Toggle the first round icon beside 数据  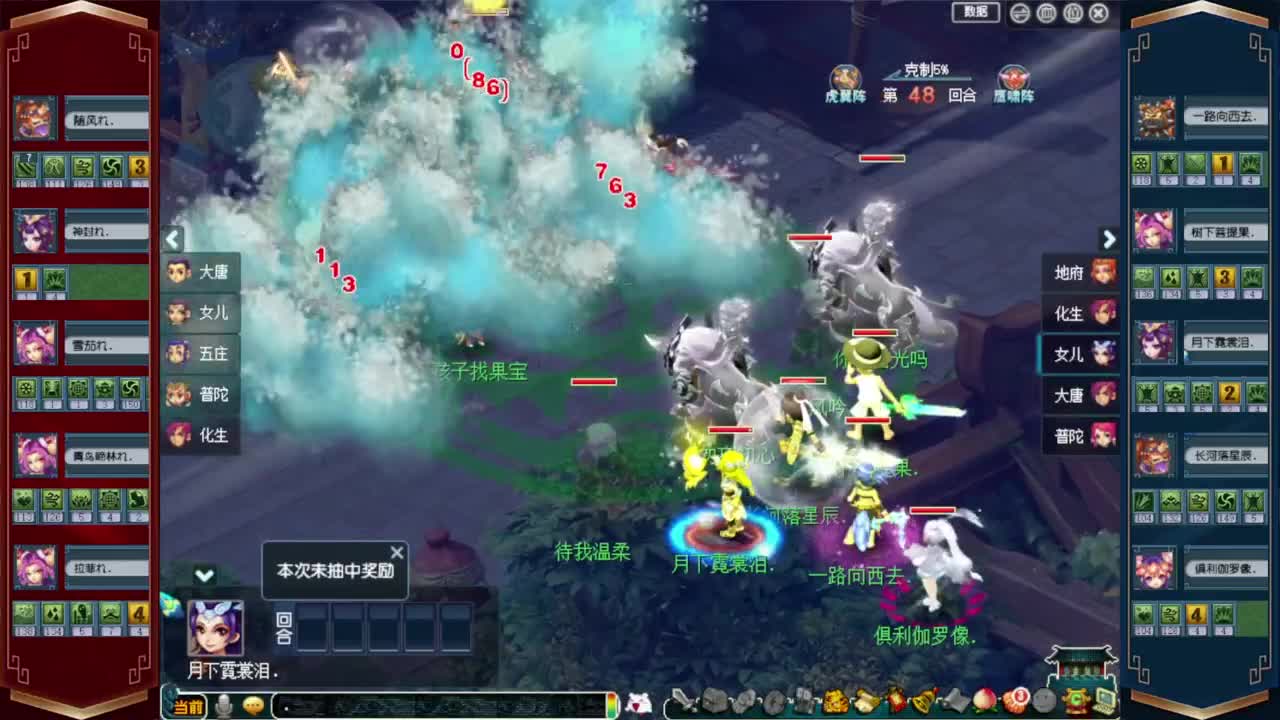click(x=1017, y=12)
